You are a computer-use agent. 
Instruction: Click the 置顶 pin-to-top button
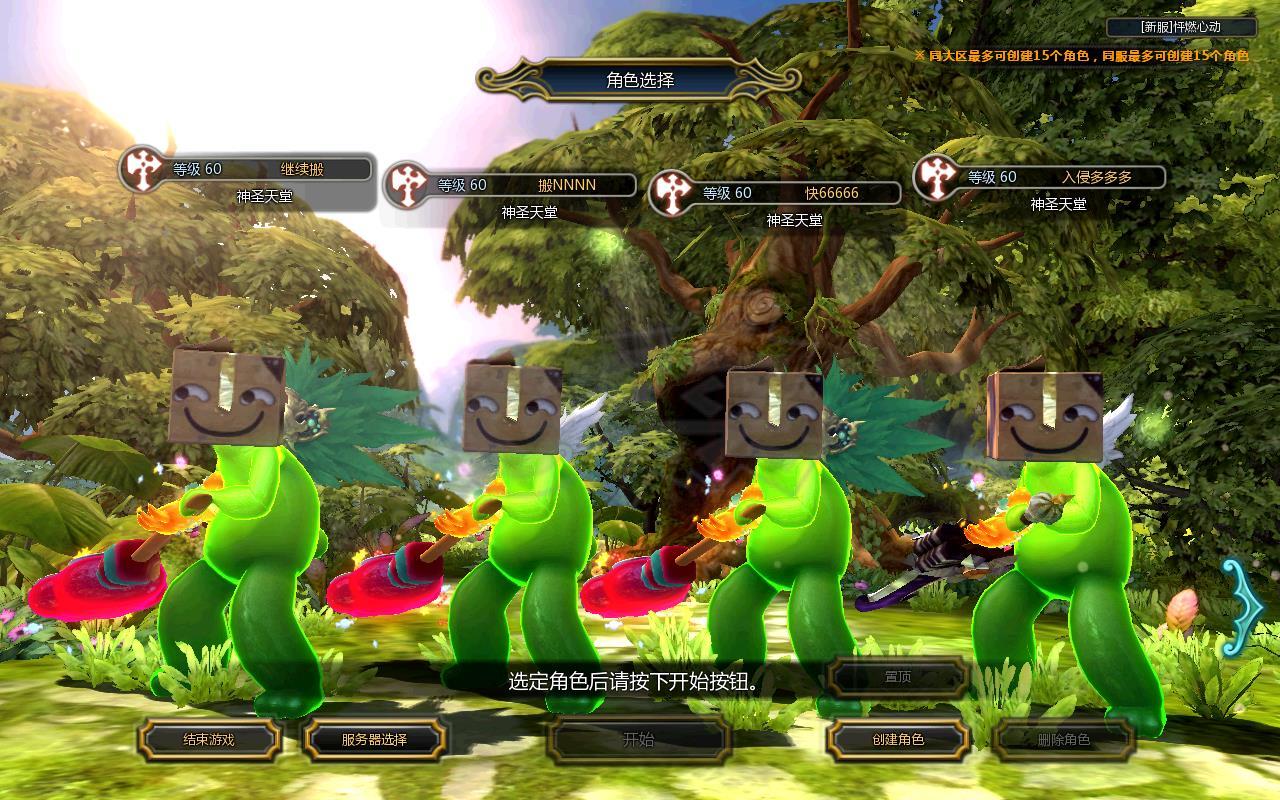898,677
